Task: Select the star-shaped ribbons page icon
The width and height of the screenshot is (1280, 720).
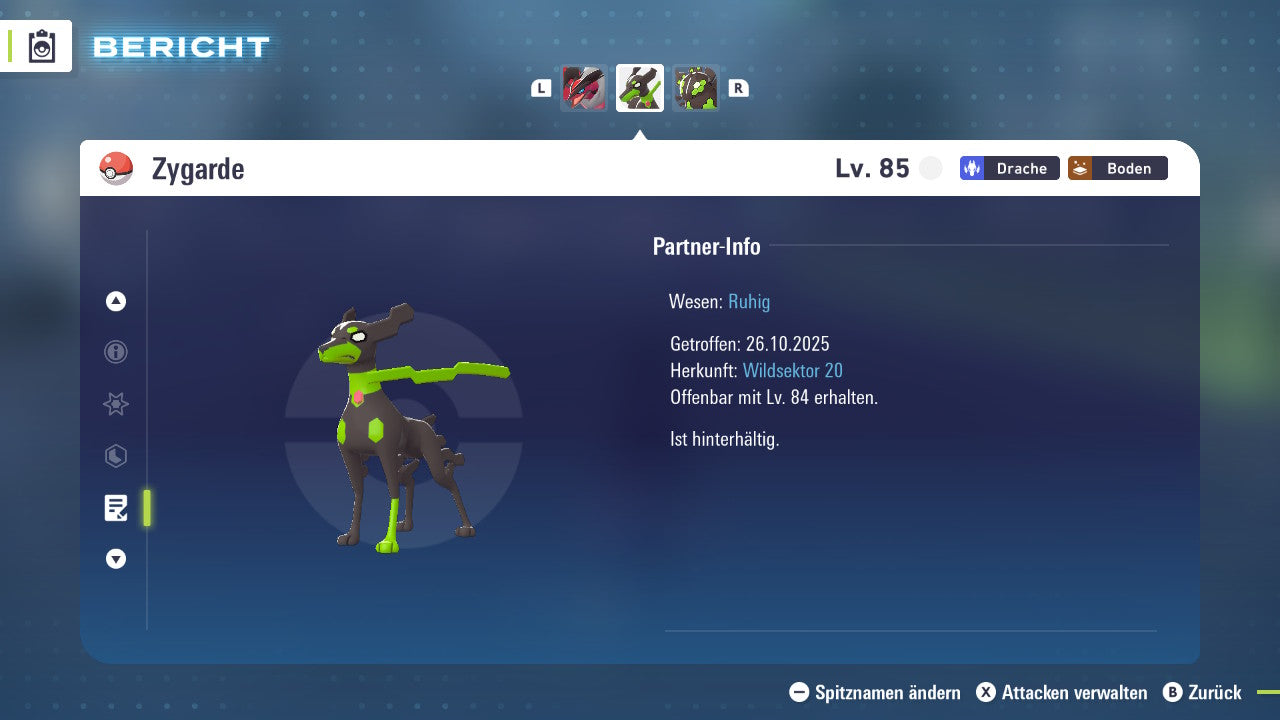Action: (x=115, y=404)
